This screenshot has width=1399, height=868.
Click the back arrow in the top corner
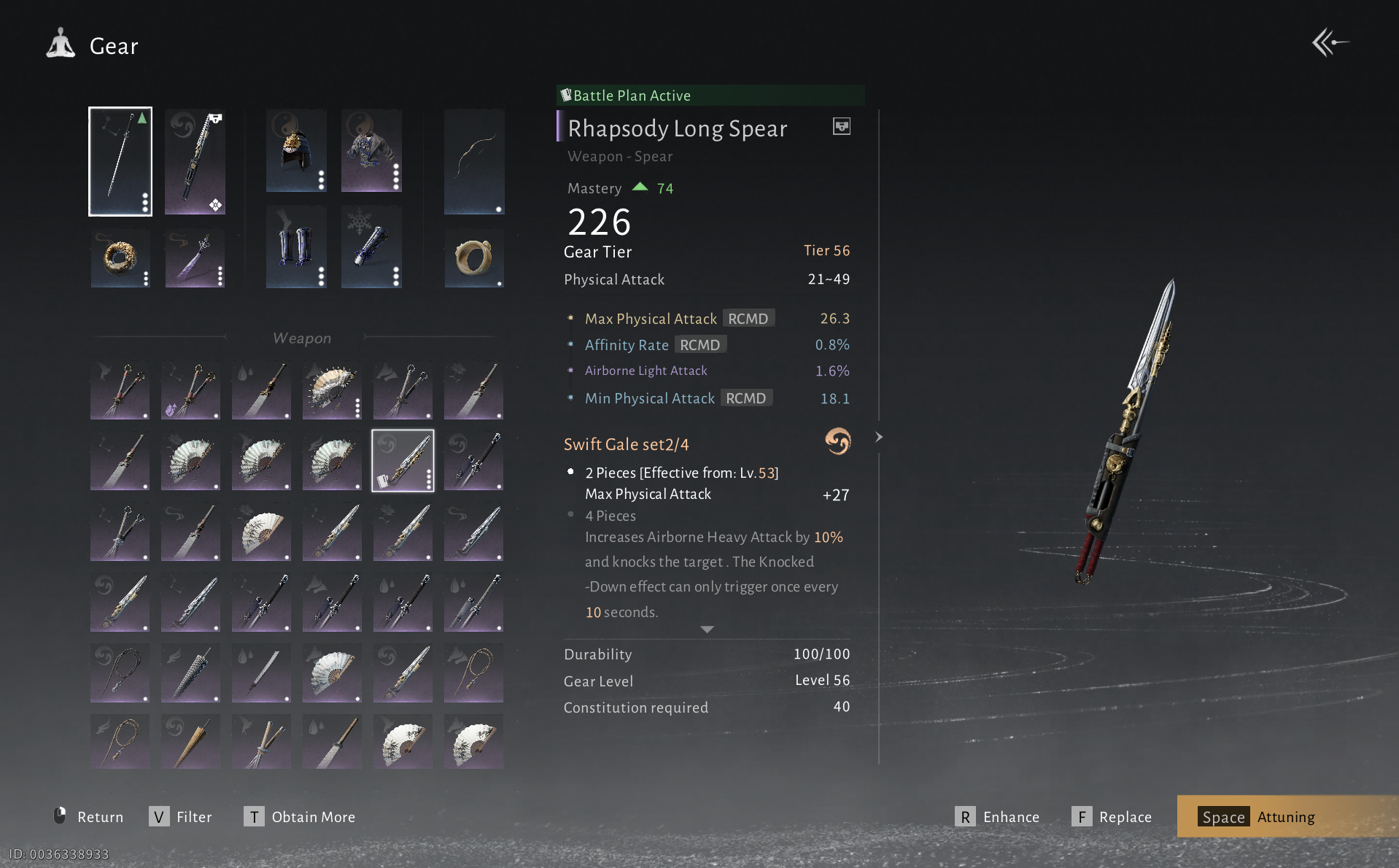pos(1330,43)
